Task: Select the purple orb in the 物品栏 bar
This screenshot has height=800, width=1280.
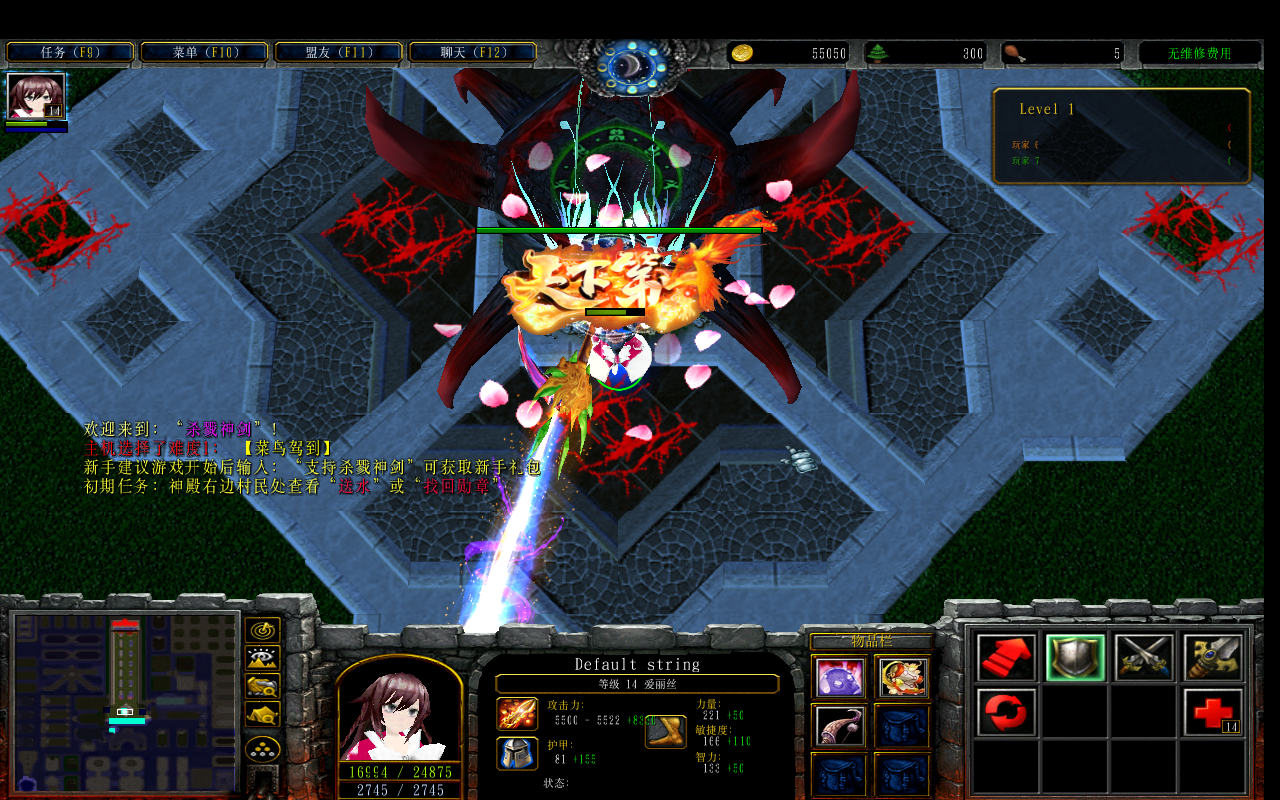Action: click(838, 677)
